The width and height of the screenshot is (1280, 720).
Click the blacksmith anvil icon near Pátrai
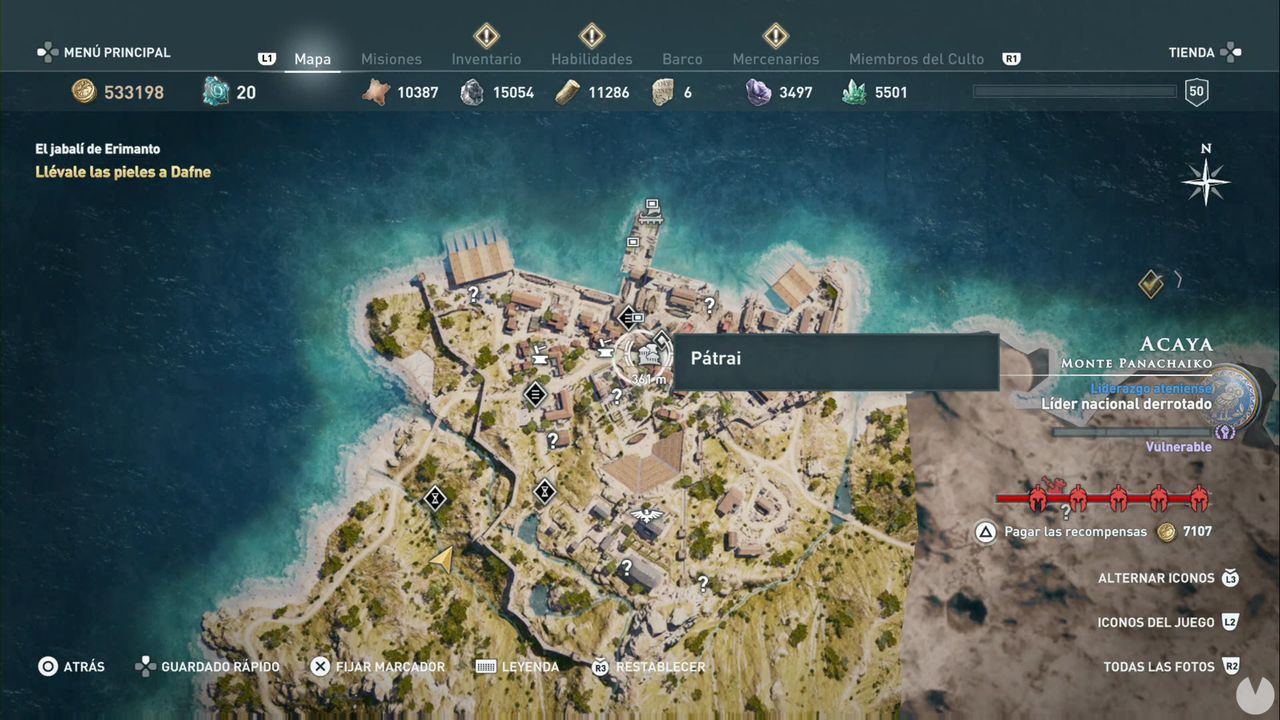coord(605,350)
